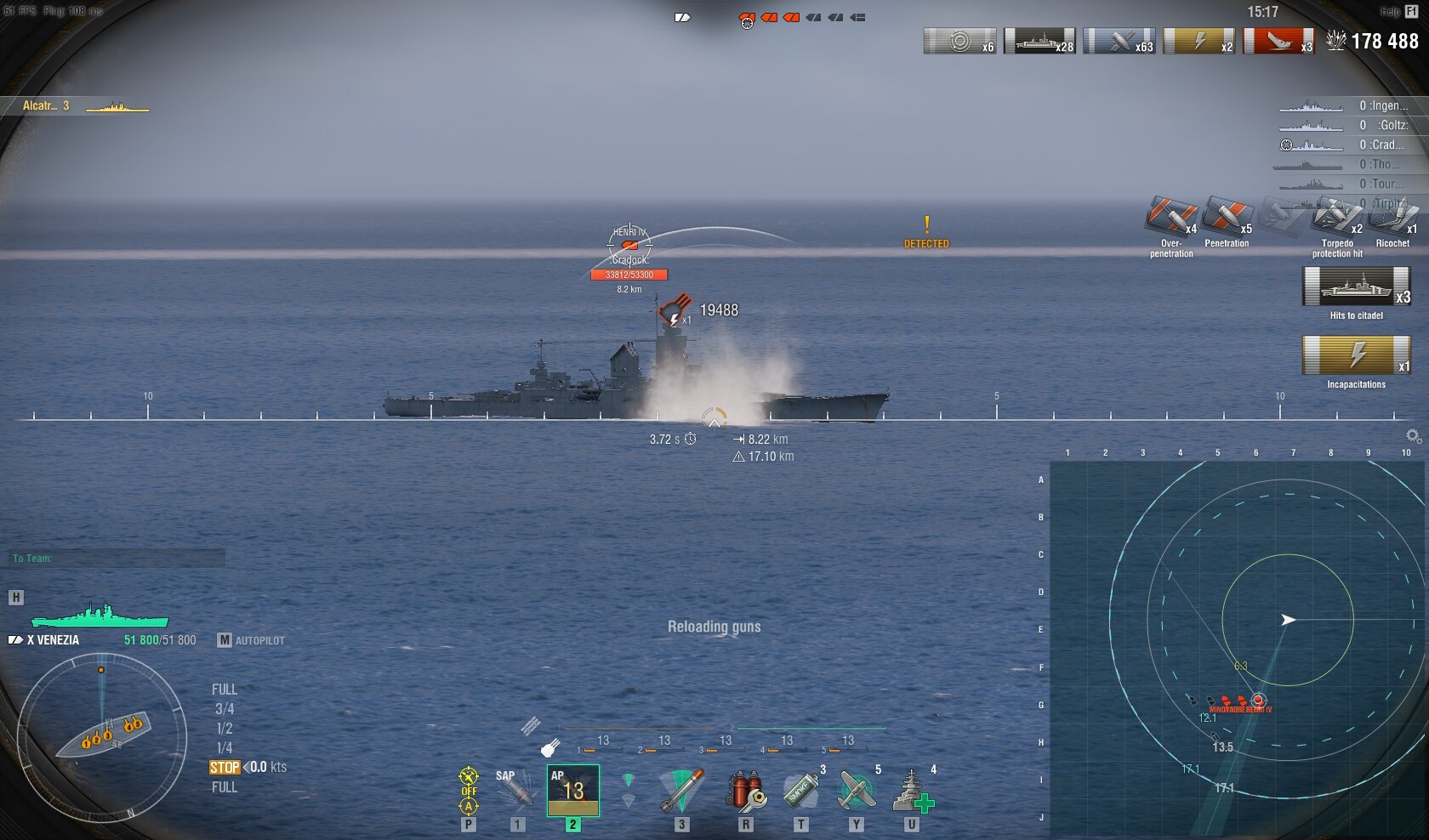
Task: Toggle the anti-air and secondary armament OFF icon
Action: pyautogui.click(x=469, y=791)
